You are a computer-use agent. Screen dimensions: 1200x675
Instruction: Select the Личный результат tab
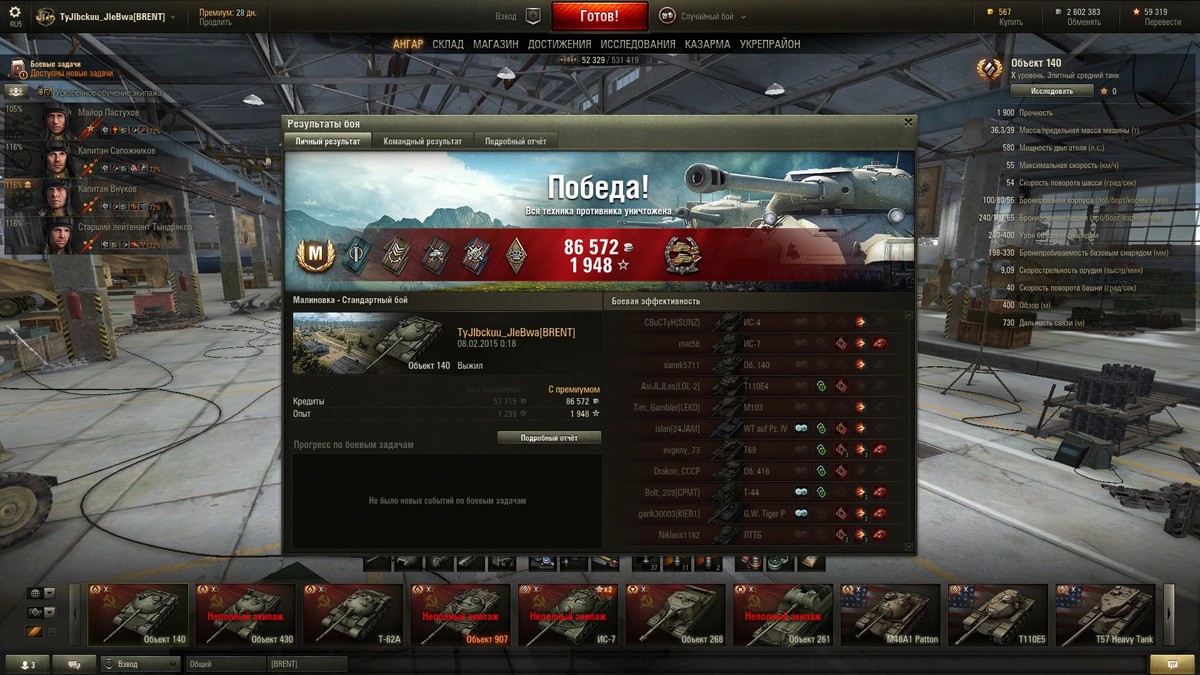pyautogui.click(x=328, y=141)
